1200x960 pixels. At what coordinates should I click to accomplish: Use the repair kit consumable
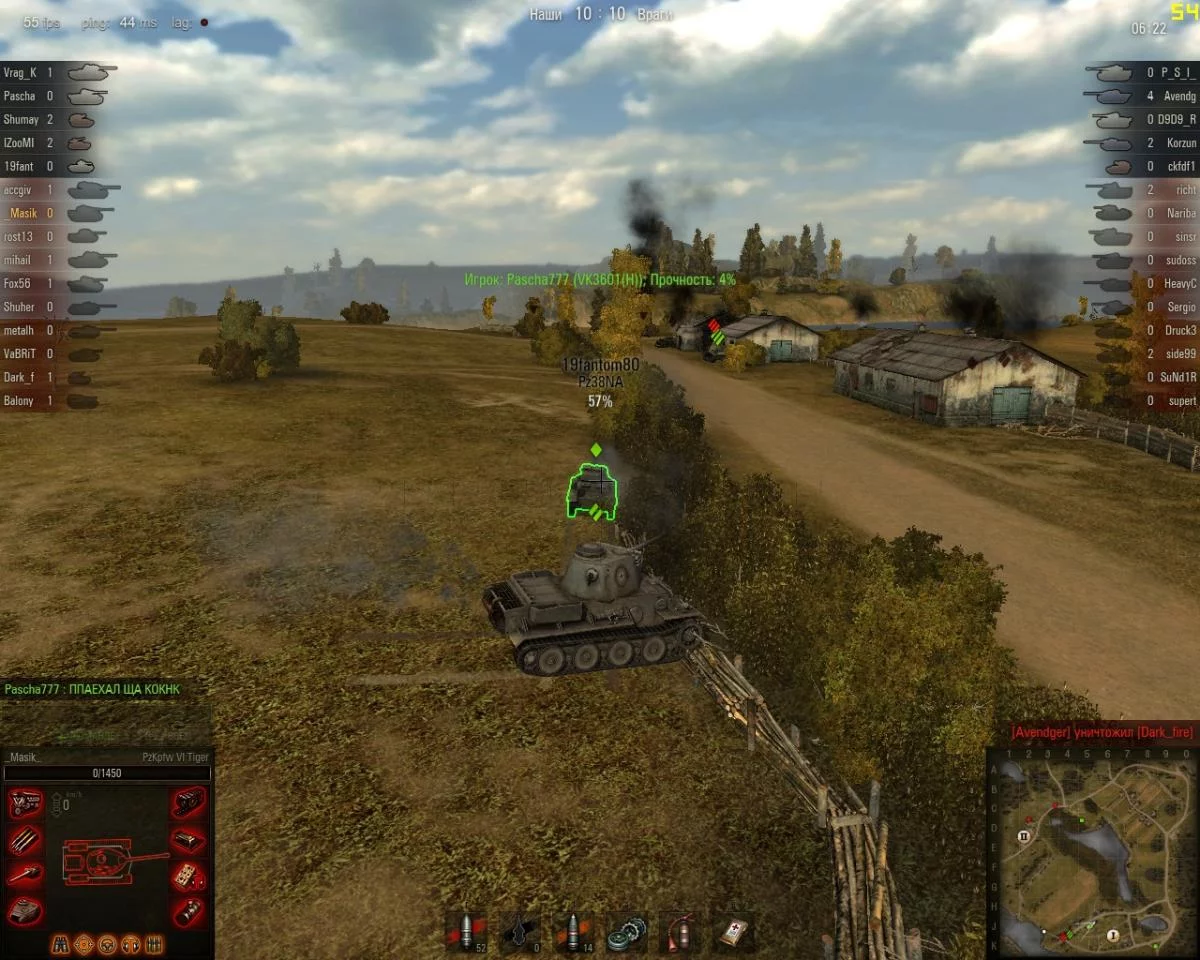[627, 932]
